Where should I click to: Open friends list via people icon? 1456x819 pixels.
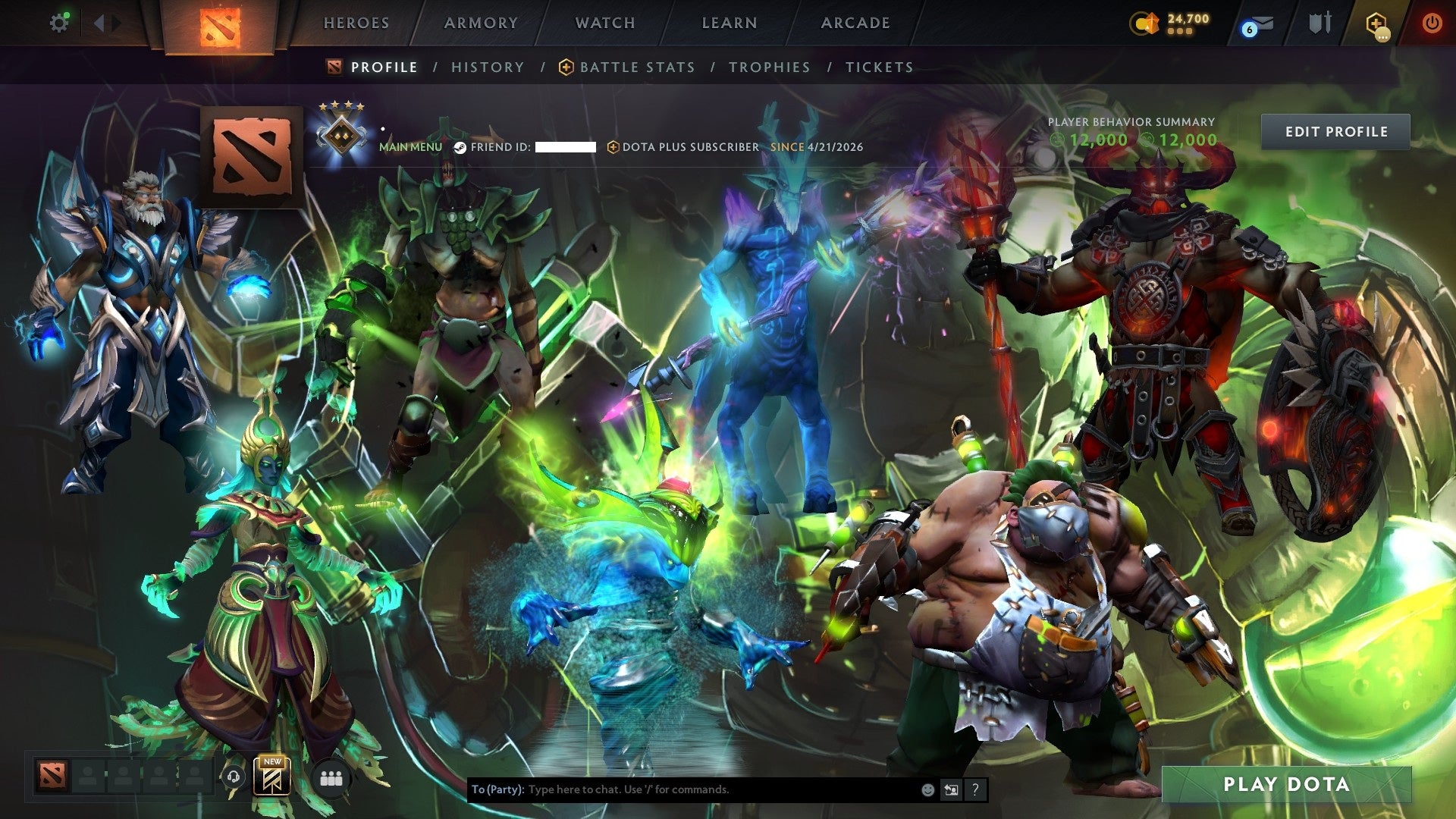click(330, 777)
